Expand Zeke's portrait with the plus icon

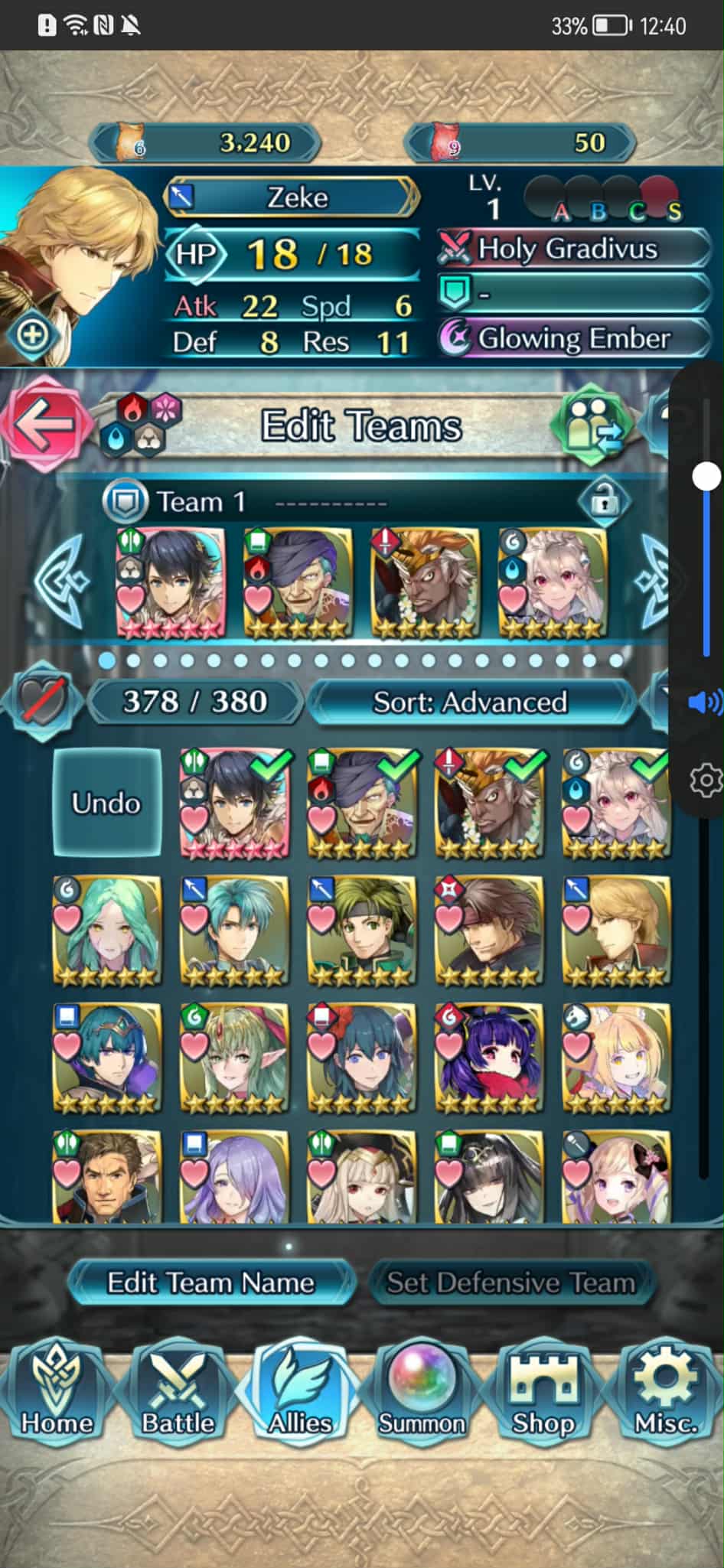(32, 335)
